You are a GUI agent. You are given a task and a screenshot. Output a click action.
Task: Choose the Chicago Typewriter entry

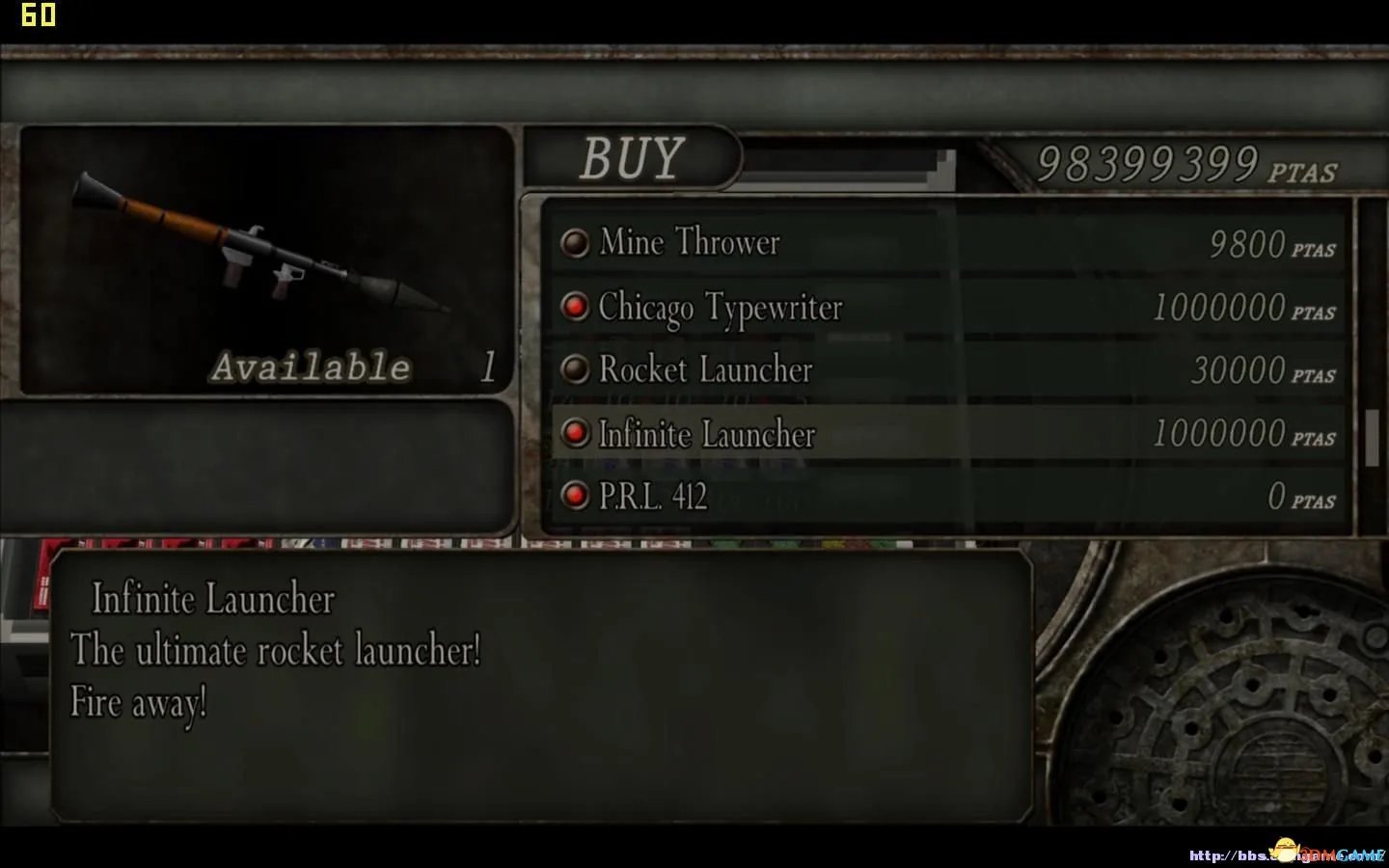point(720,308)
